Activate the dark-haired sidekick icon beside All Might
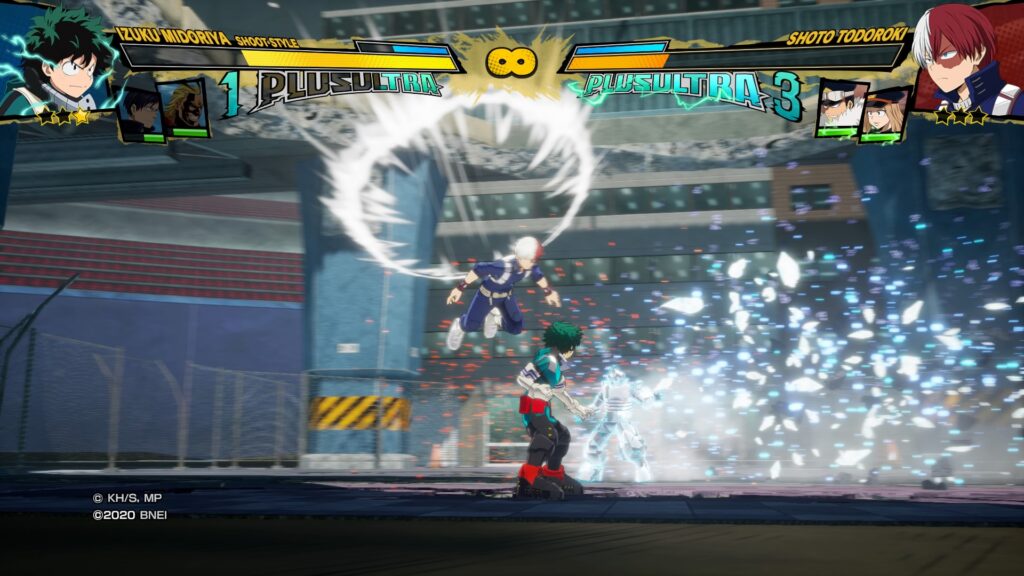This screenshot has height=576, width=1024. pyautogui.click(x=140, y=112)
